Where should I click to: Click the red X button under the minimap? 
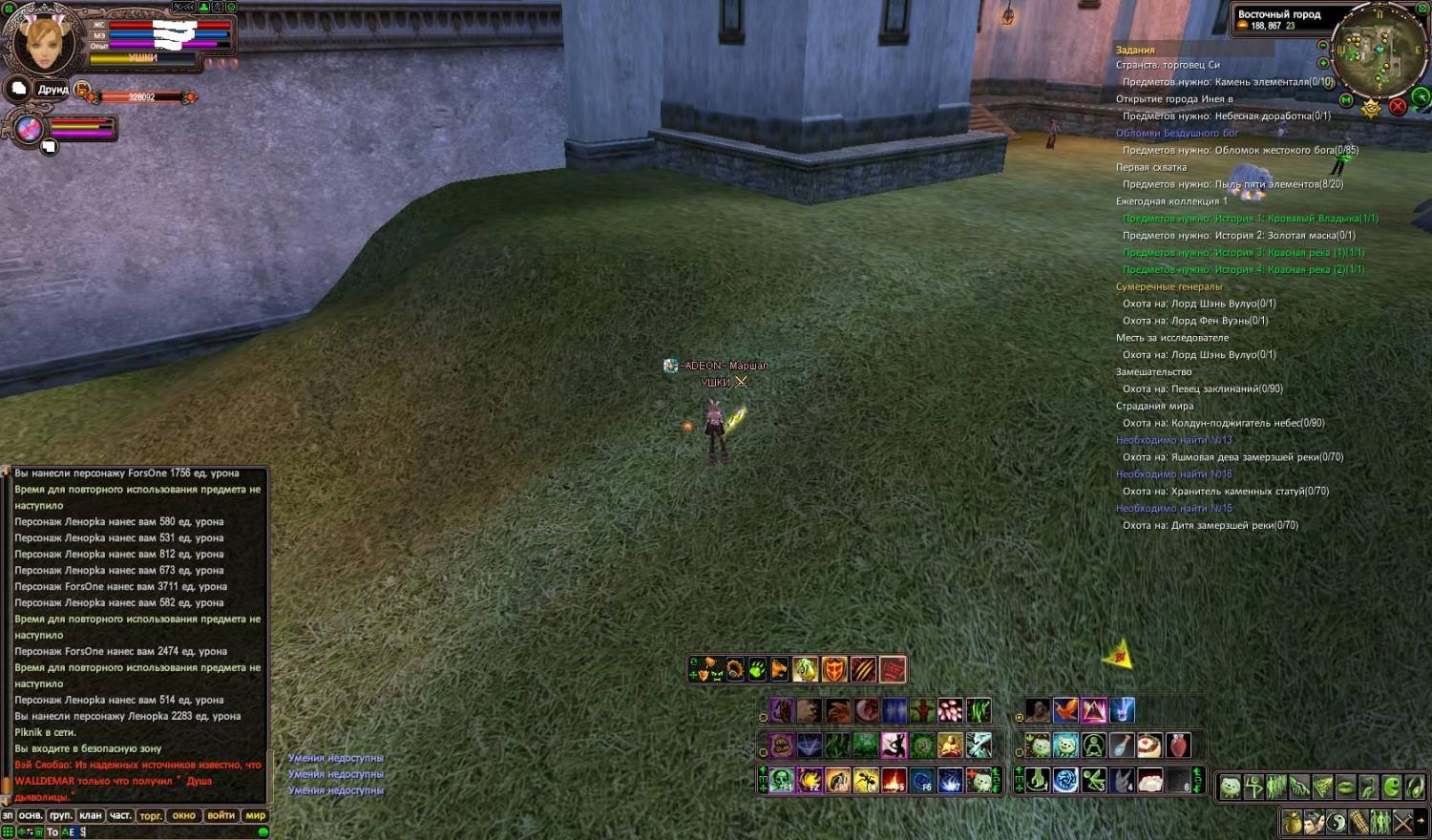click(1398, 106)
